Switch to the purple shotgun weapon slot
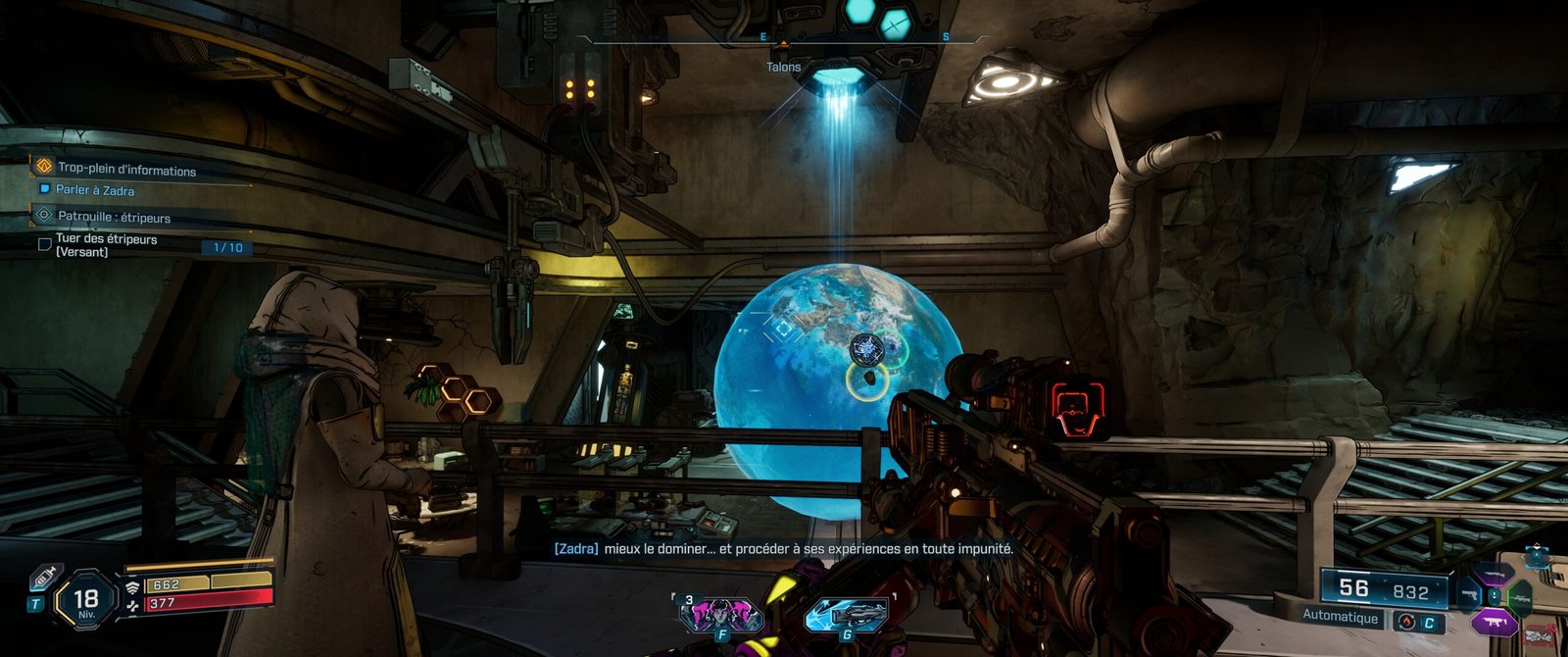The height and width of the screenshot is (657, 1568). pos(1494,574)
